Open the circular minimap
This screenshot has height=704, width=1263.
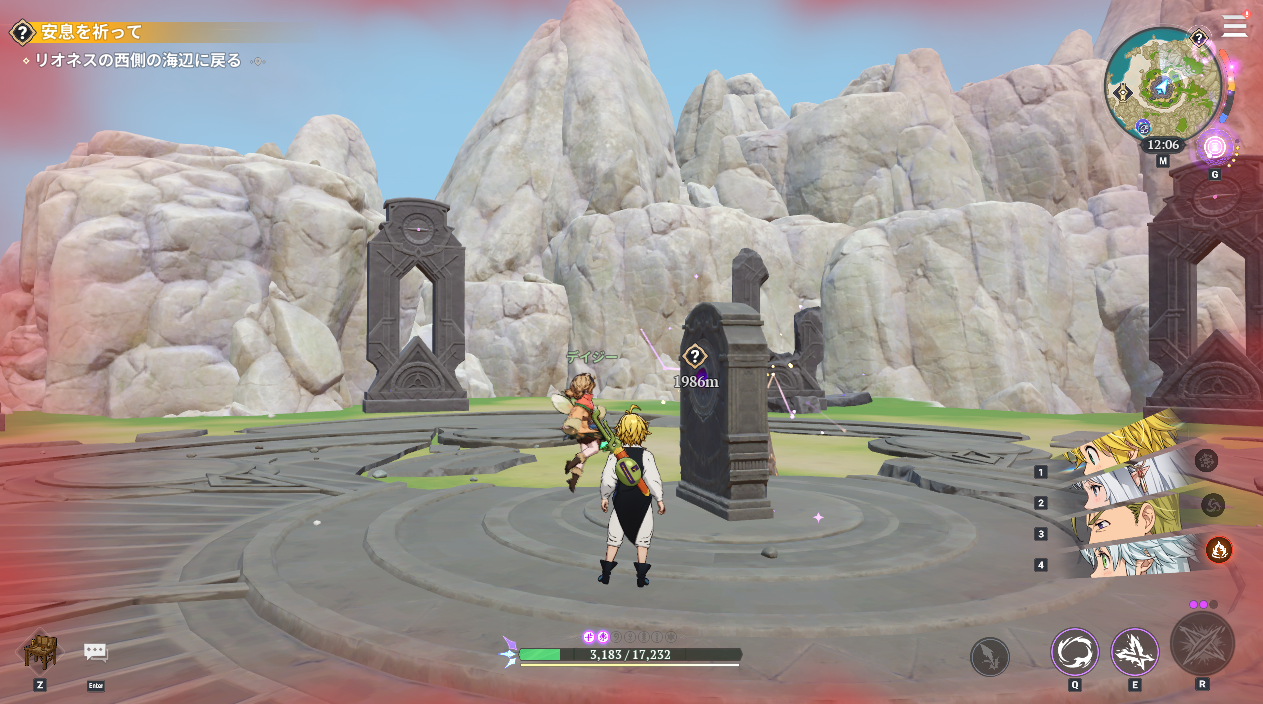point(1162,84)
